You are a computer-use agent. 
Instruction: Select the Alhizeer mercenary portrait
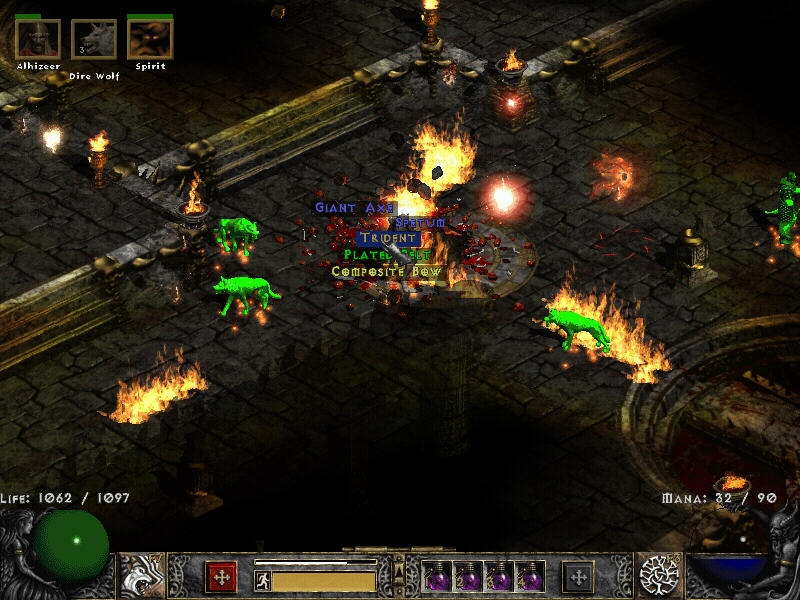[38, 40]
